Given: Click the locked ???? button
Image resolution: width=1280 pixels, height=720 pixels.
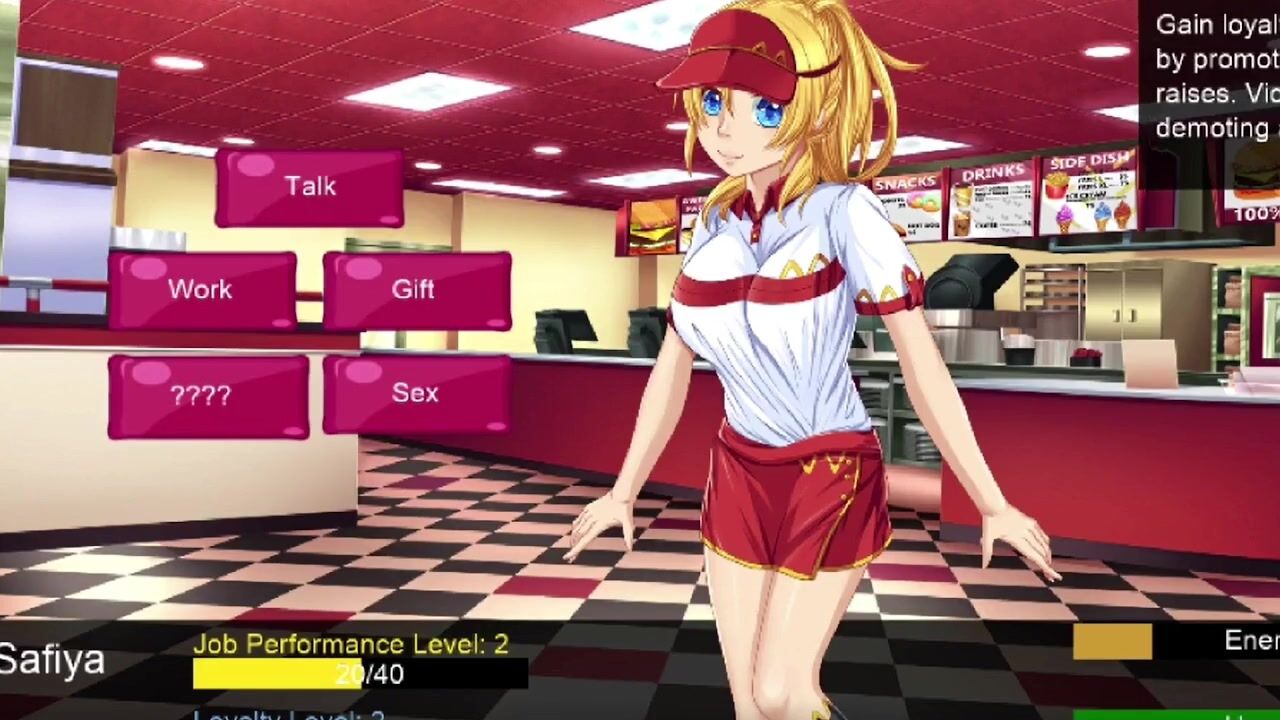Looking at the screenshot, I should pyautogui.click(x=208, y=396).
